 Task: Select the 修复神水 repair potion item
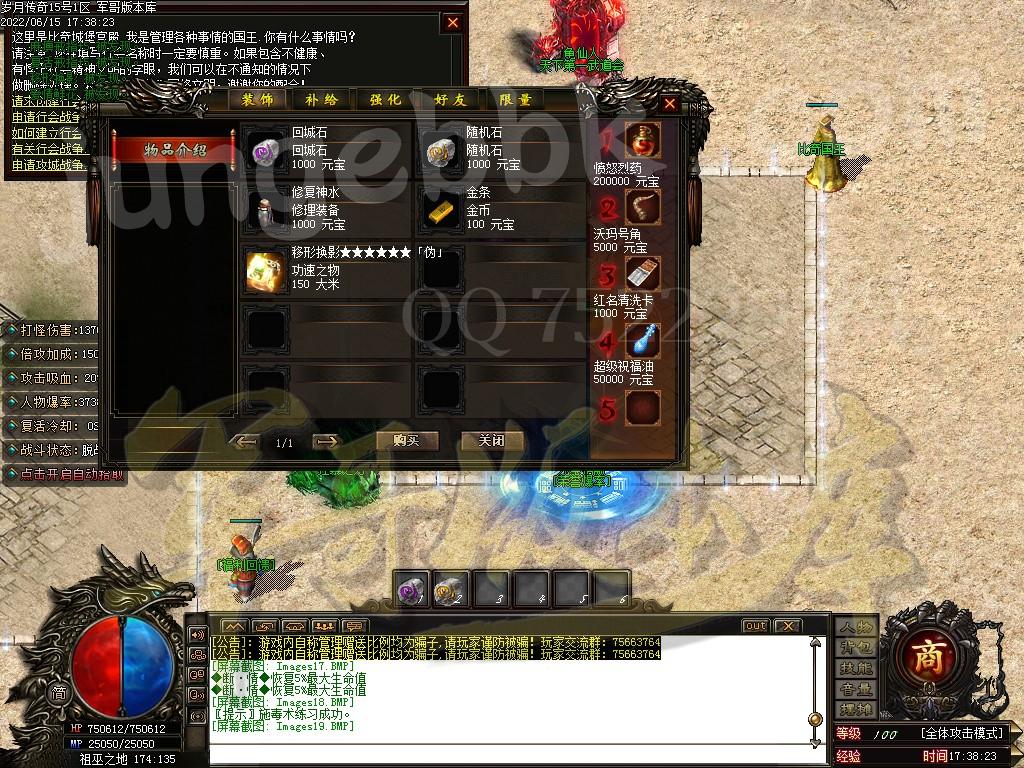pos(266,209)
